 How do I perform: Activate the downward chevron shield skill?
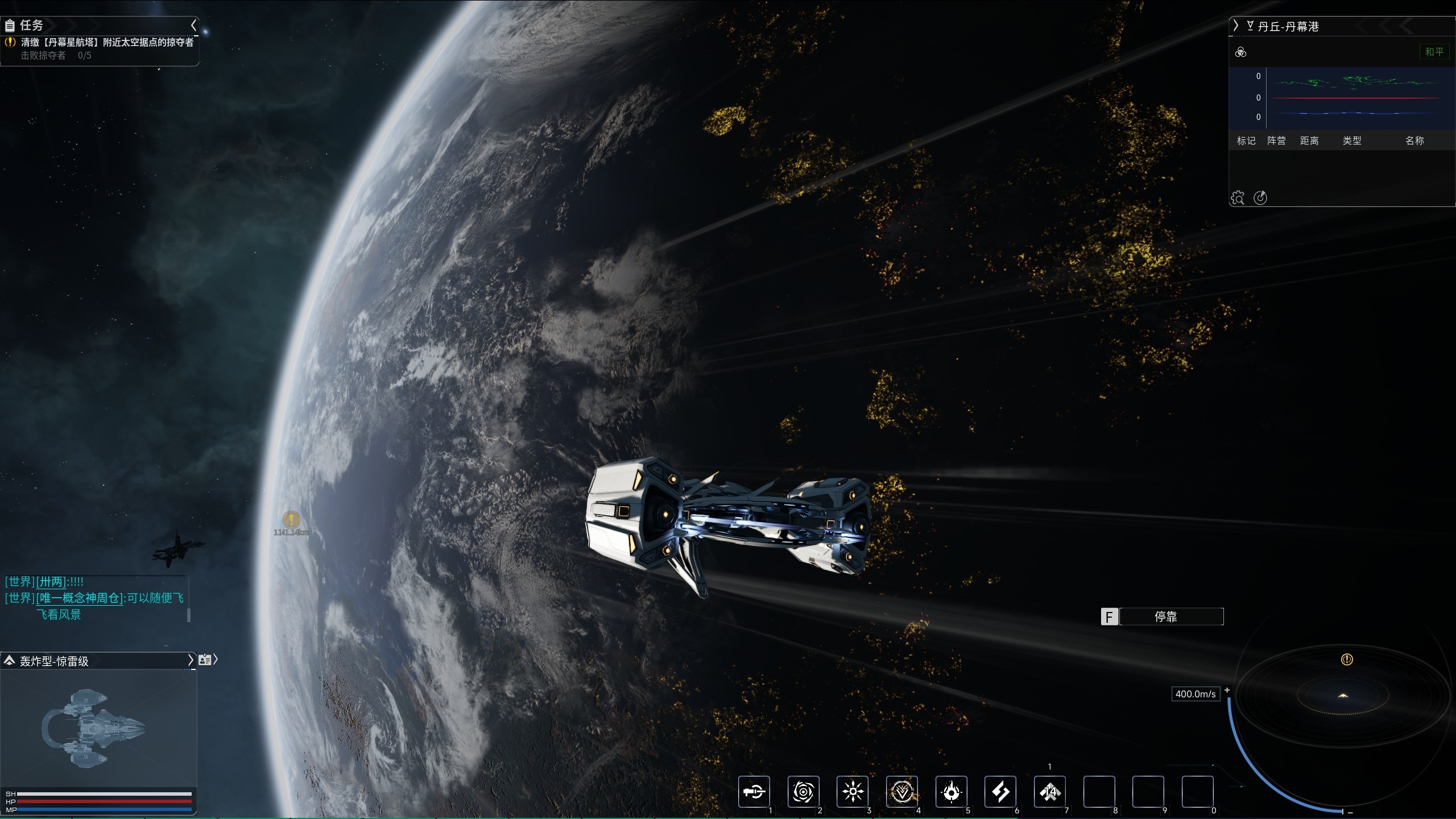[902, 792]
